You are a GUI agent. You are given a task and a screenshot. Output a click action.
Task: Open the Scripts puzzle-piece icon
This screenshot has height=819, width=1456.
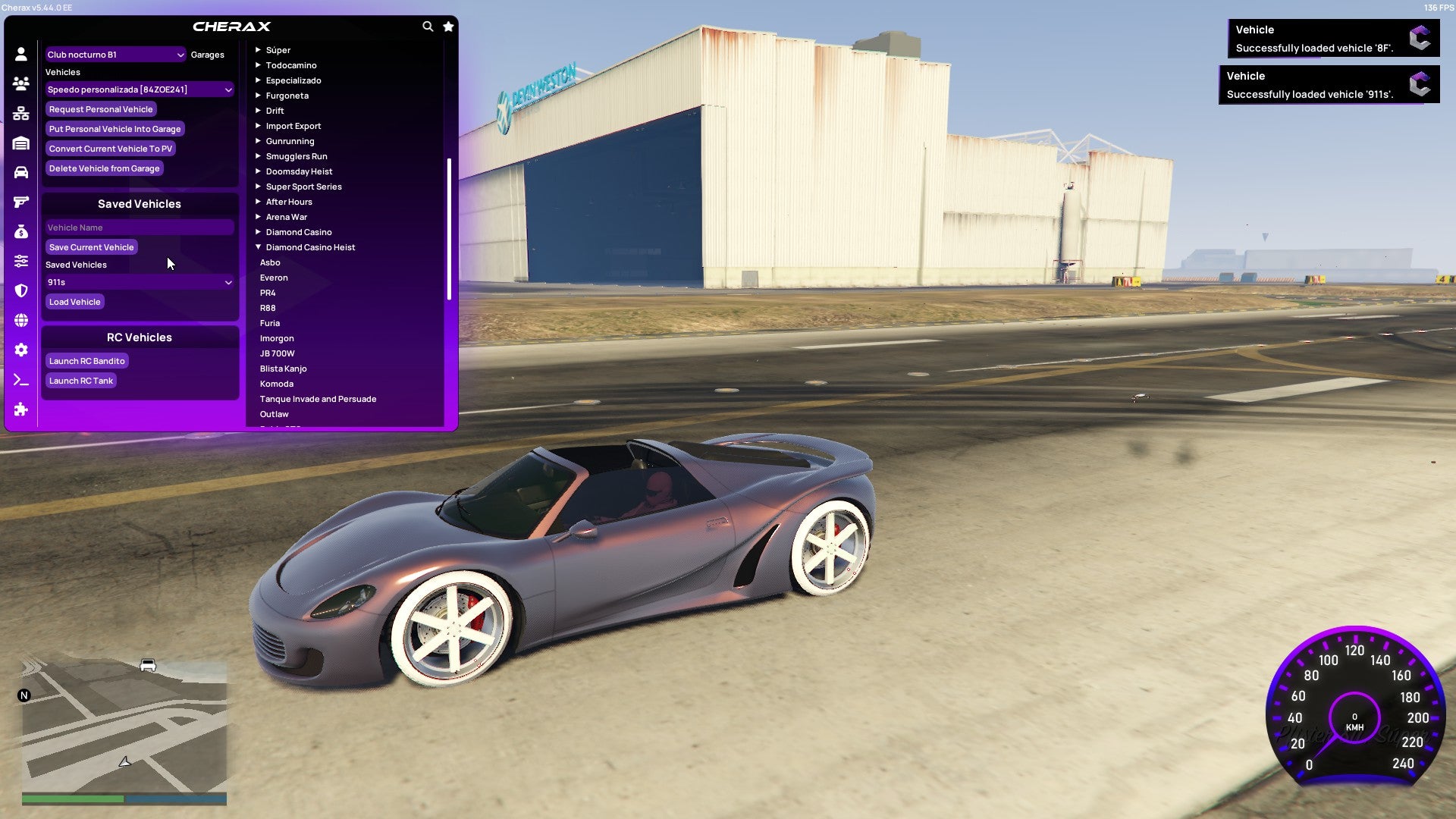coord(20,410)
